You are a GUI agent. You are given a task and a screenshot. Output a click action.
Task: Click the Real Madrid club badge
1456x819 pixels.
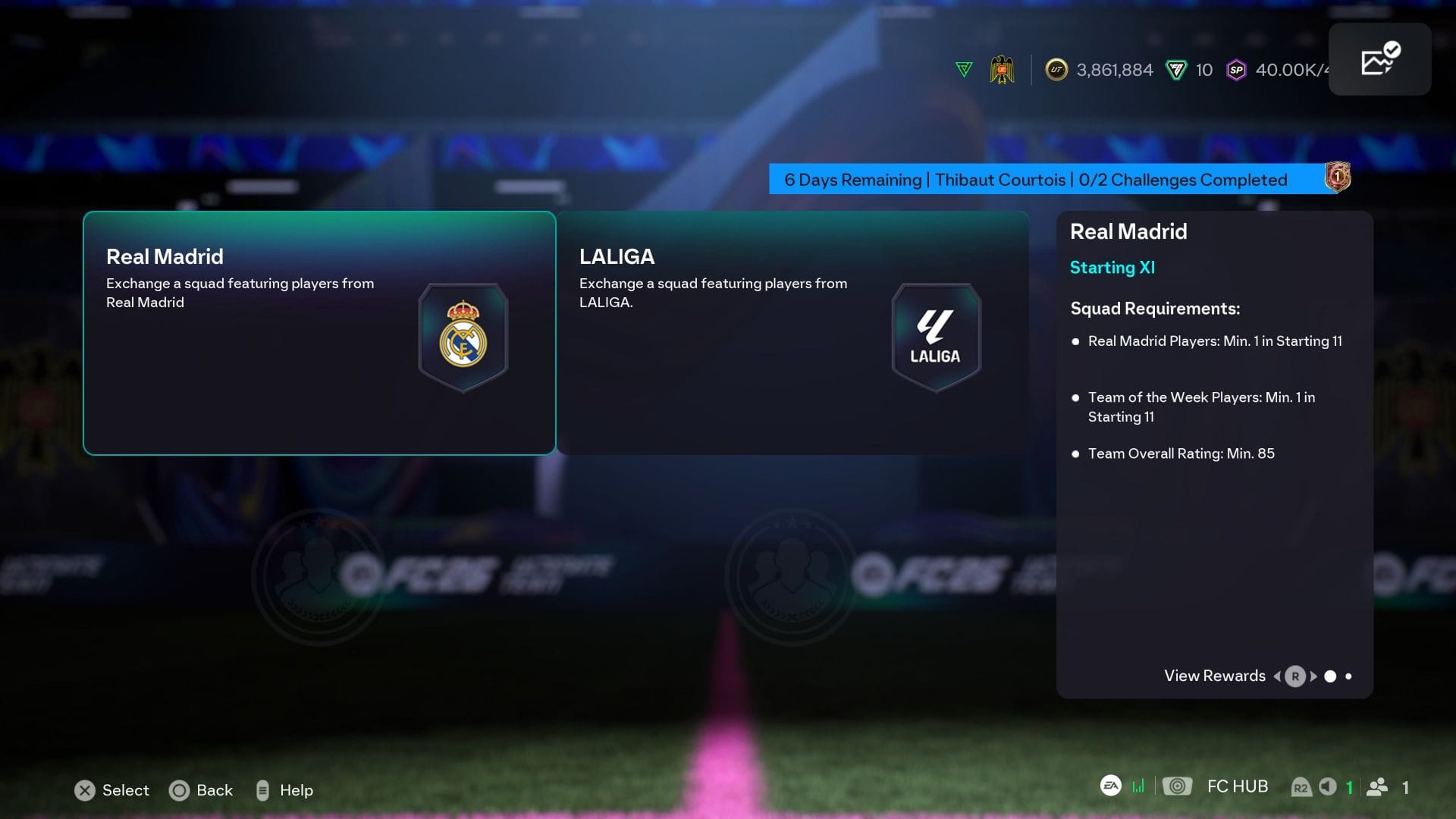463,336
